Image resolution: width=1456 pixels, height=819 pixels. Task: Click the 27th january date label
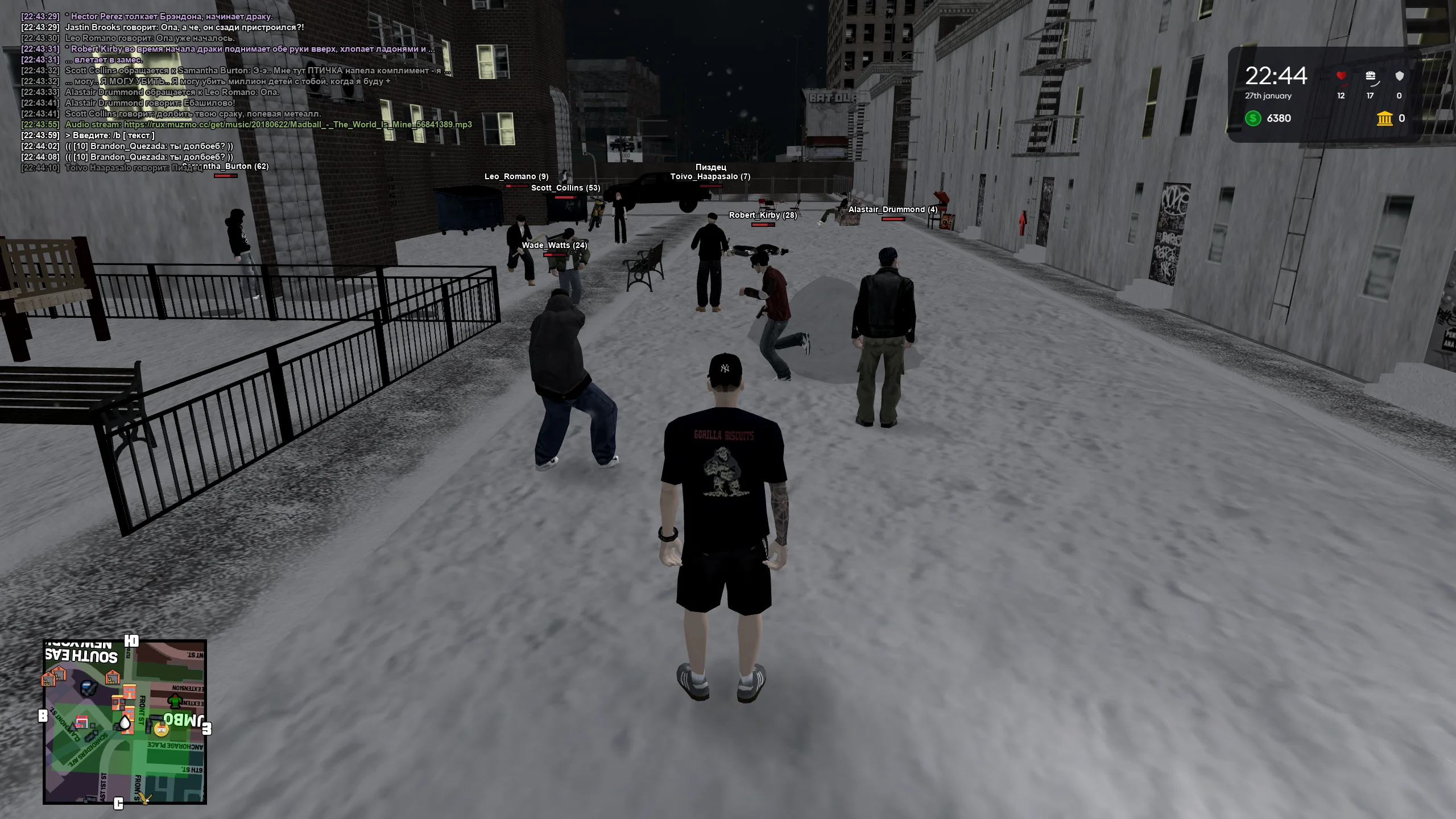[1269, 96]
